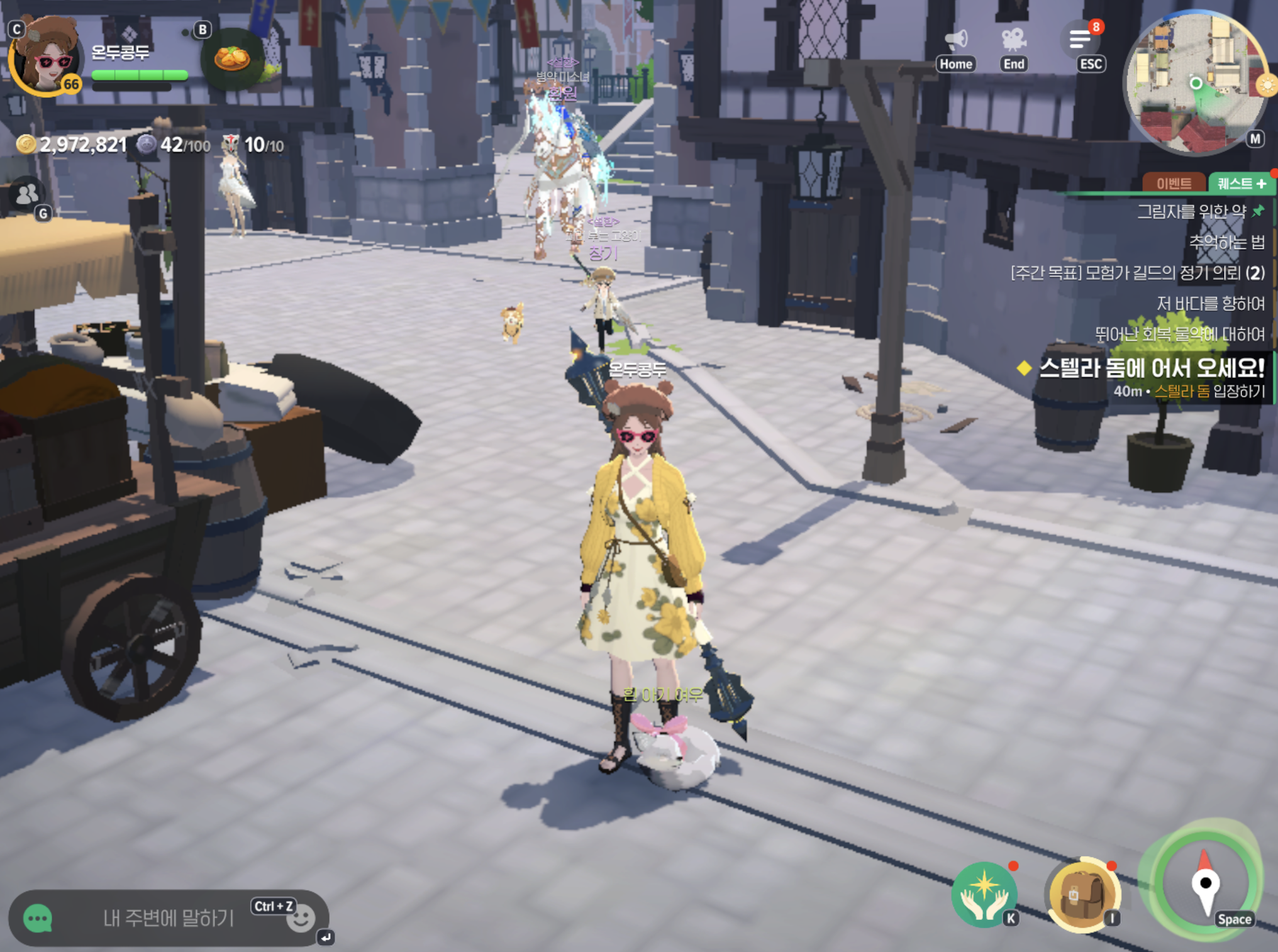The image size is (1278, 952).
Task: Select the 그림자를 위한 약 quest
Action: pos(1191,212)
